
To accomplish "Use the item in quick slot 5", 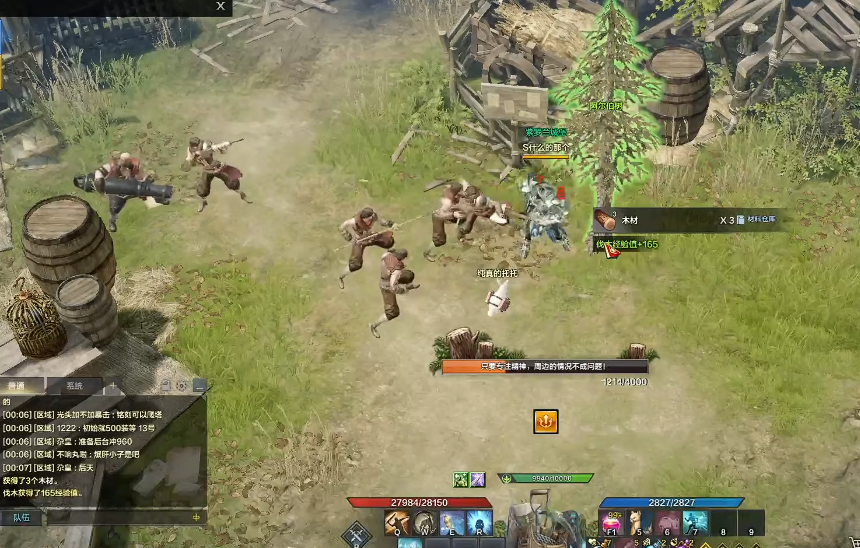I will (x=639, y=522).
